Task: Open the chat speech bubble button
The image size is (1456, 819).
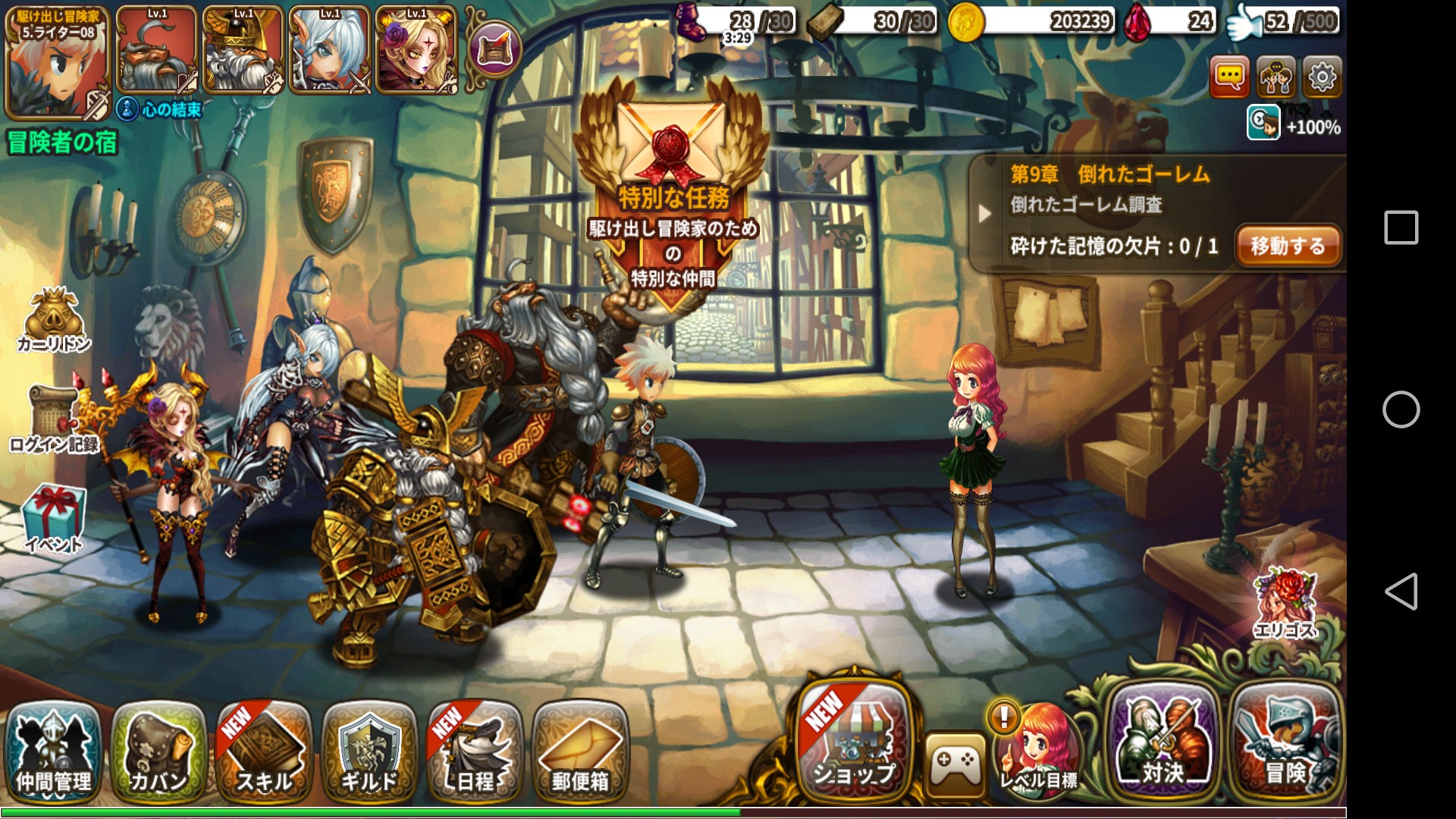Action: pyautogui.click(x=1229, y=77)
